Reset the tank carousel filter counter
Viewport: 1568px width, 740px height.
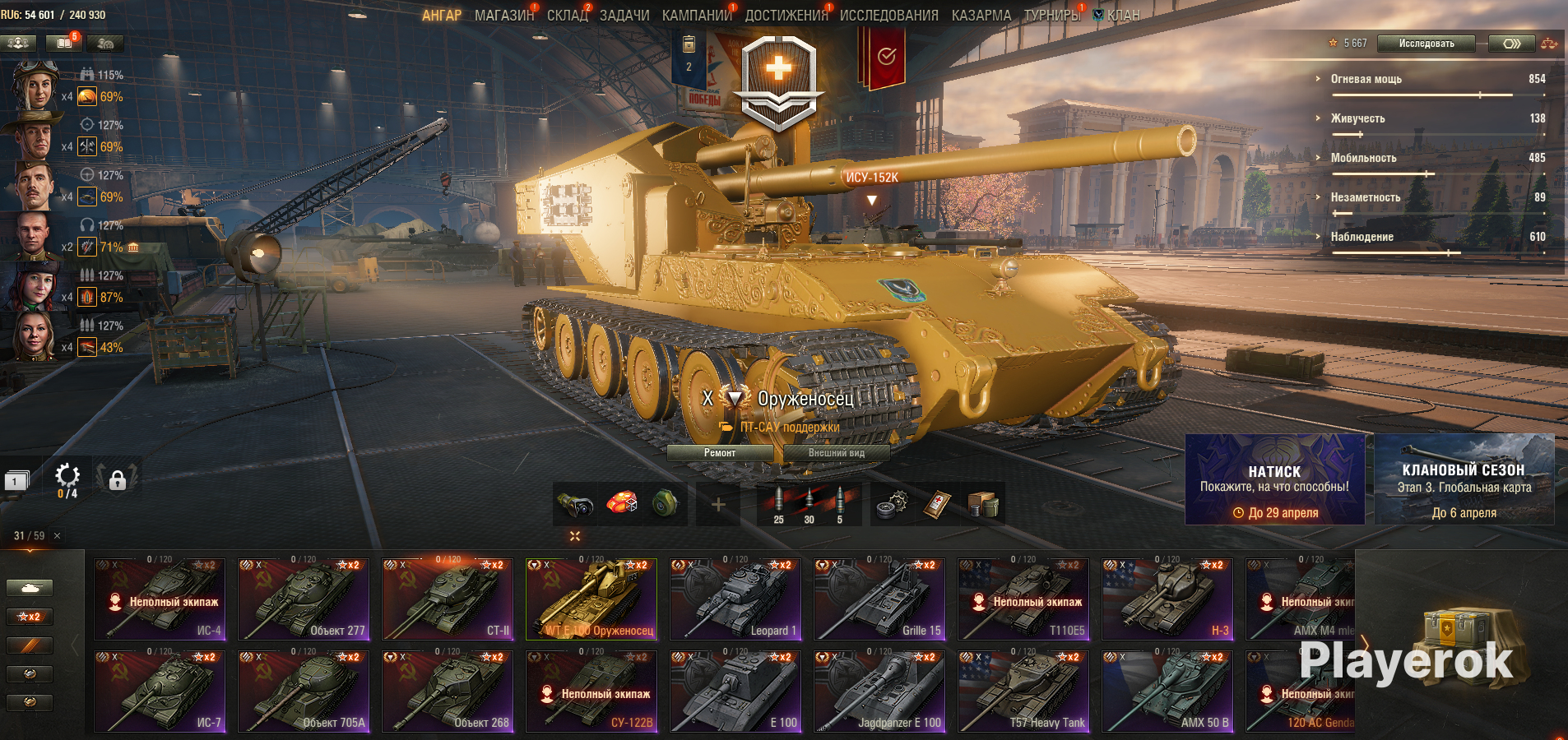pos(57,536)
